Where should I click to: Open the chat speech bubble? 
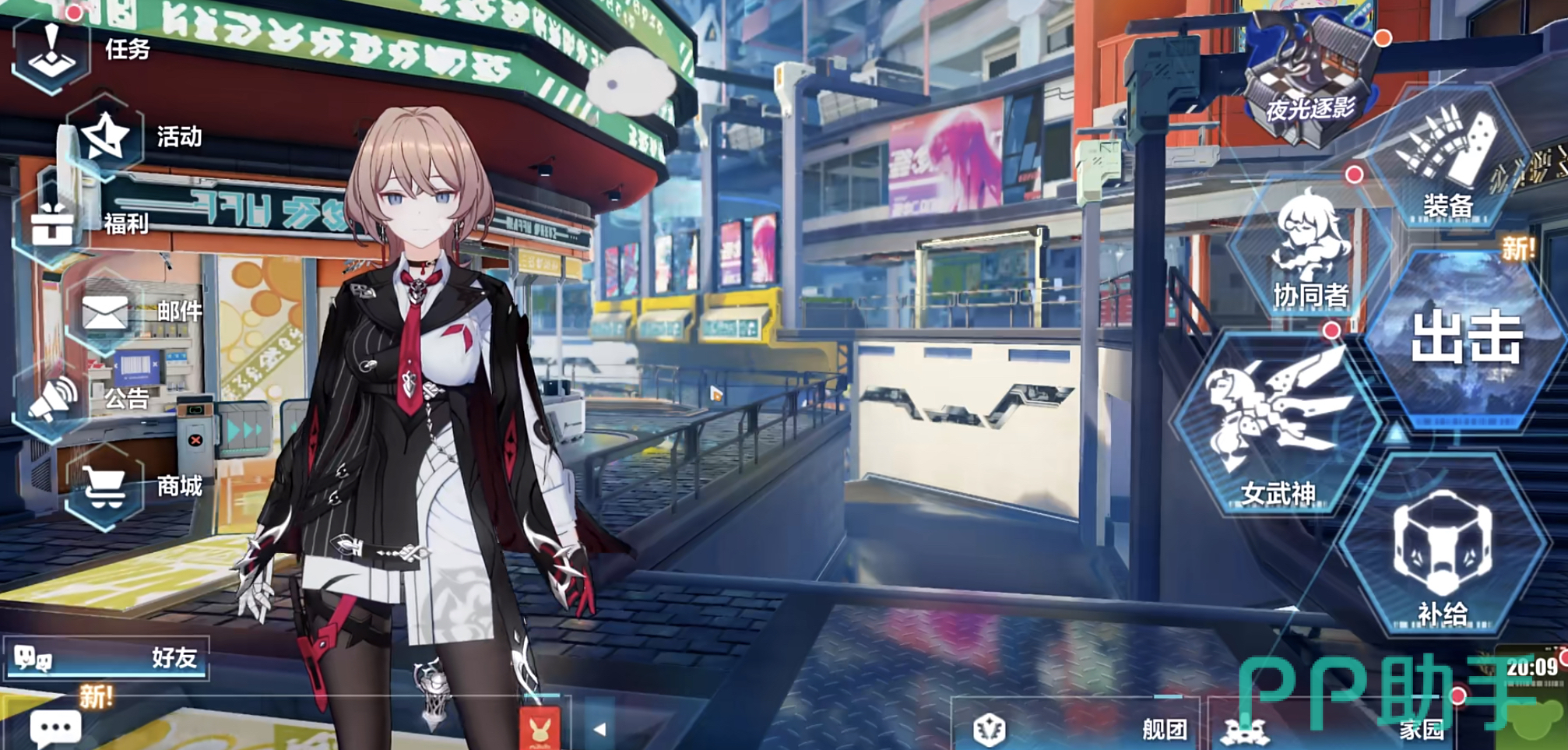[54, 727]
